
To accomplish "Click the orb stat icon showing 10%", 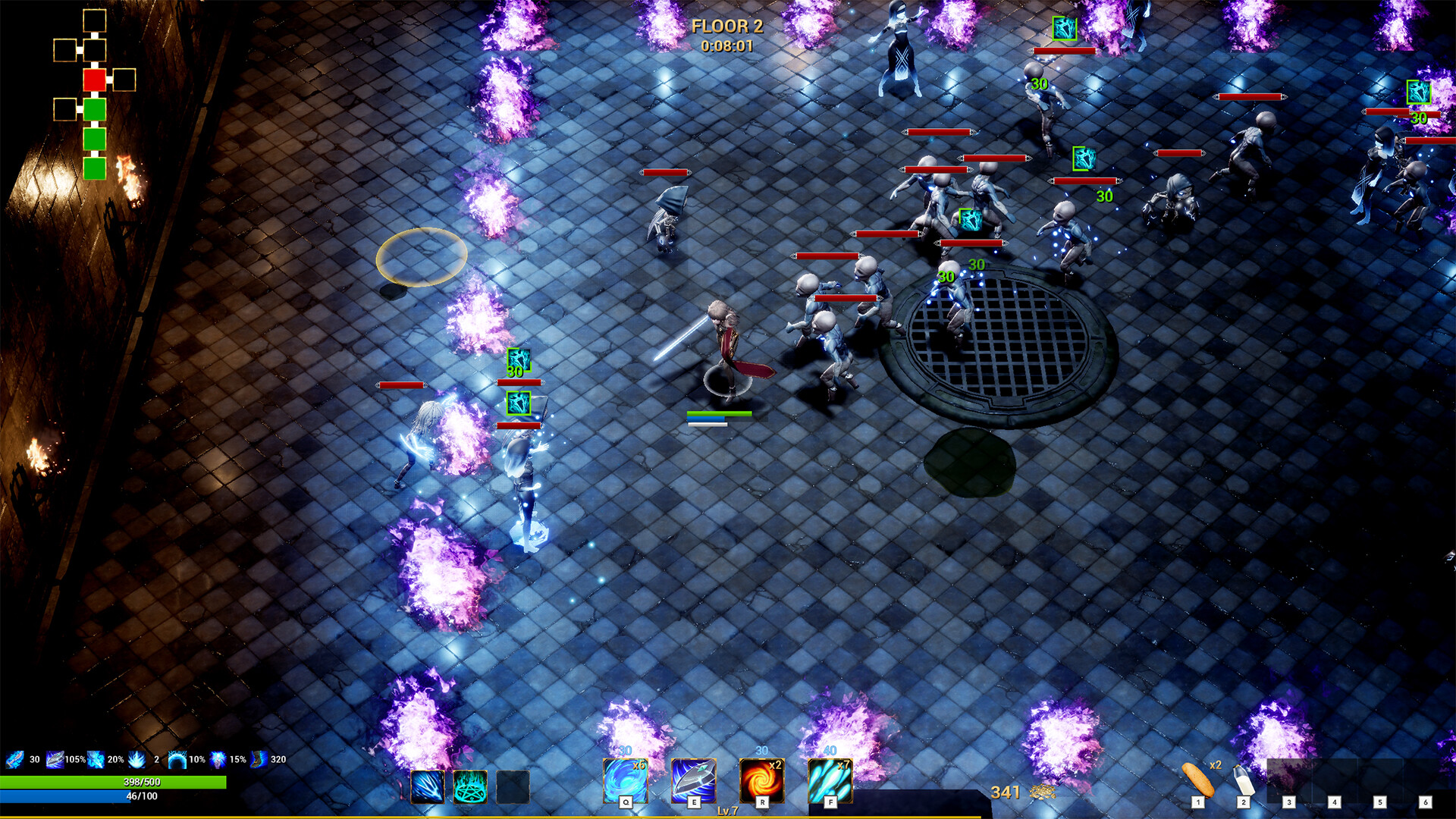I will pos(177,761).
